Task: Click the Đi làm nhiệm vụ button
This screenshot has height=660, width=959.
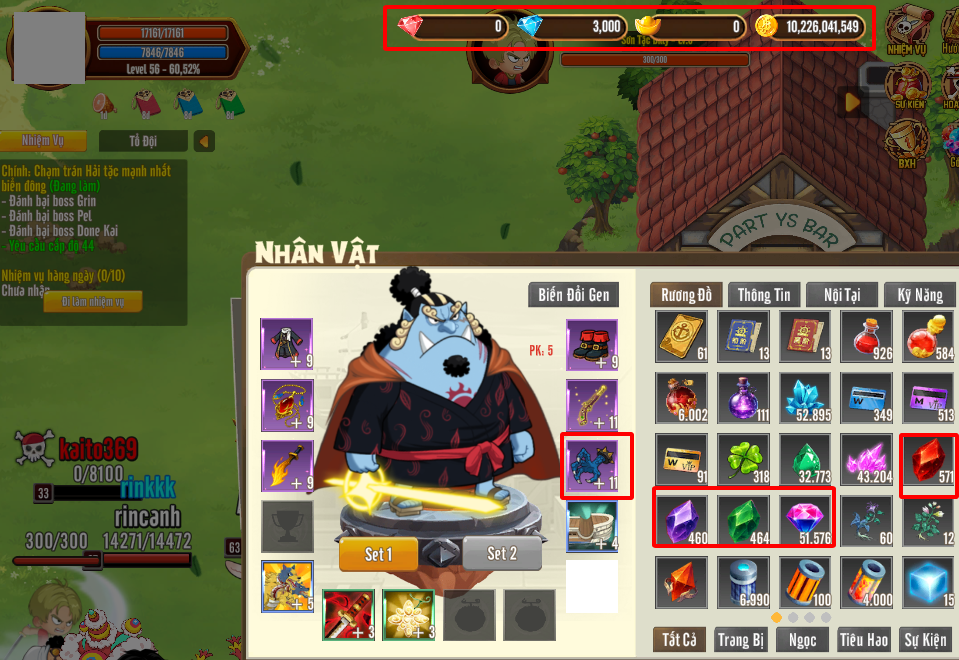Action: [x=92, y=301]
